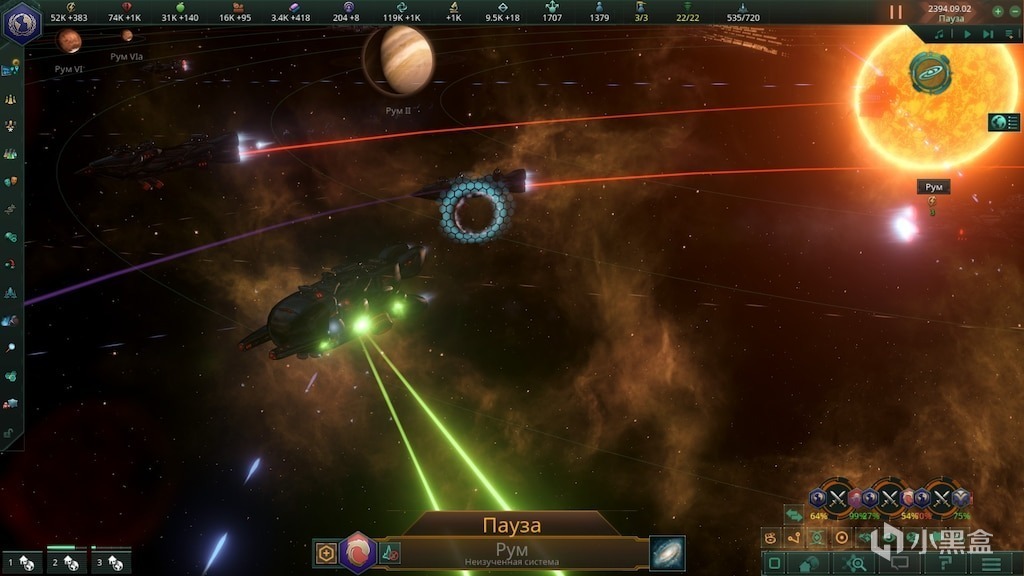Open the help question mark button
Screen dimensions: 1024x576
[x=943, y=564]
